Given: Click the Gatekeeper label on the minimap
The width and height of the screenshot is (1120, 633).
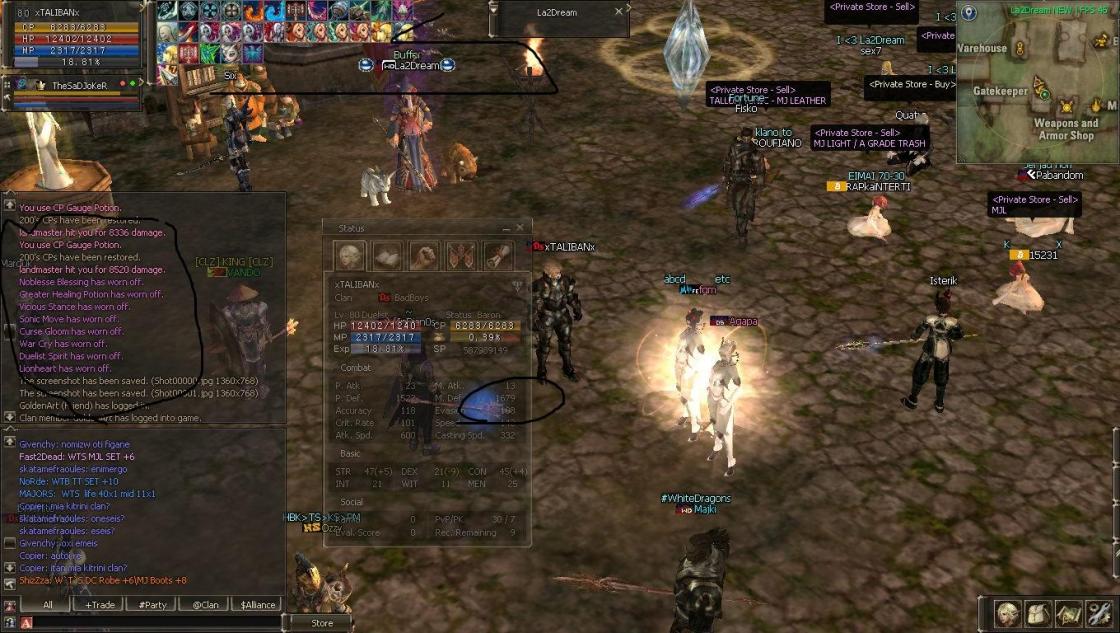Looking at the screenshot, I should click(x=1001, y=91).
